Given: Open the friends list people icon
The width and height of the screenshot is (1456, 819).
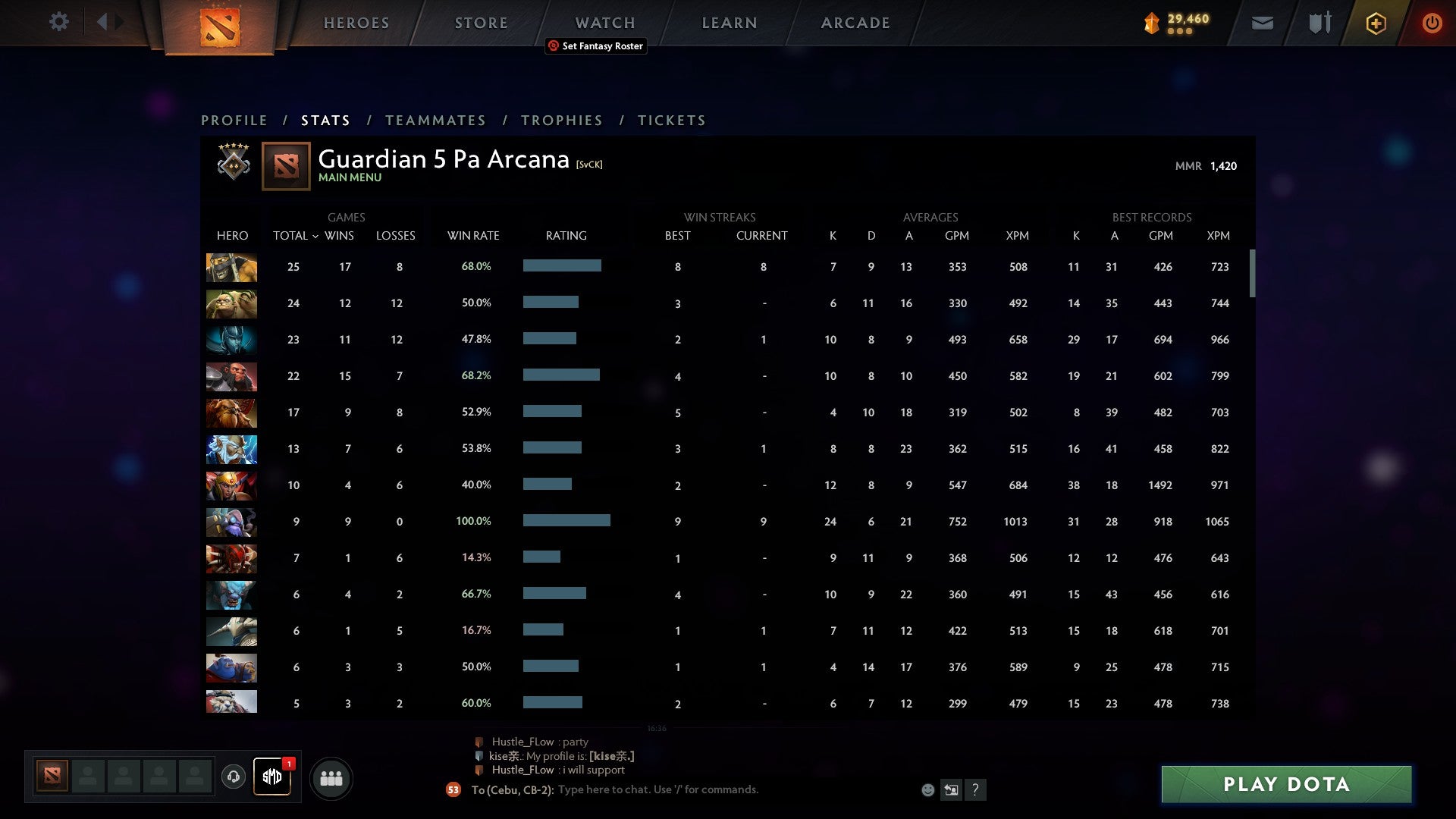Looking at the screenshot, I should (331, 777).
